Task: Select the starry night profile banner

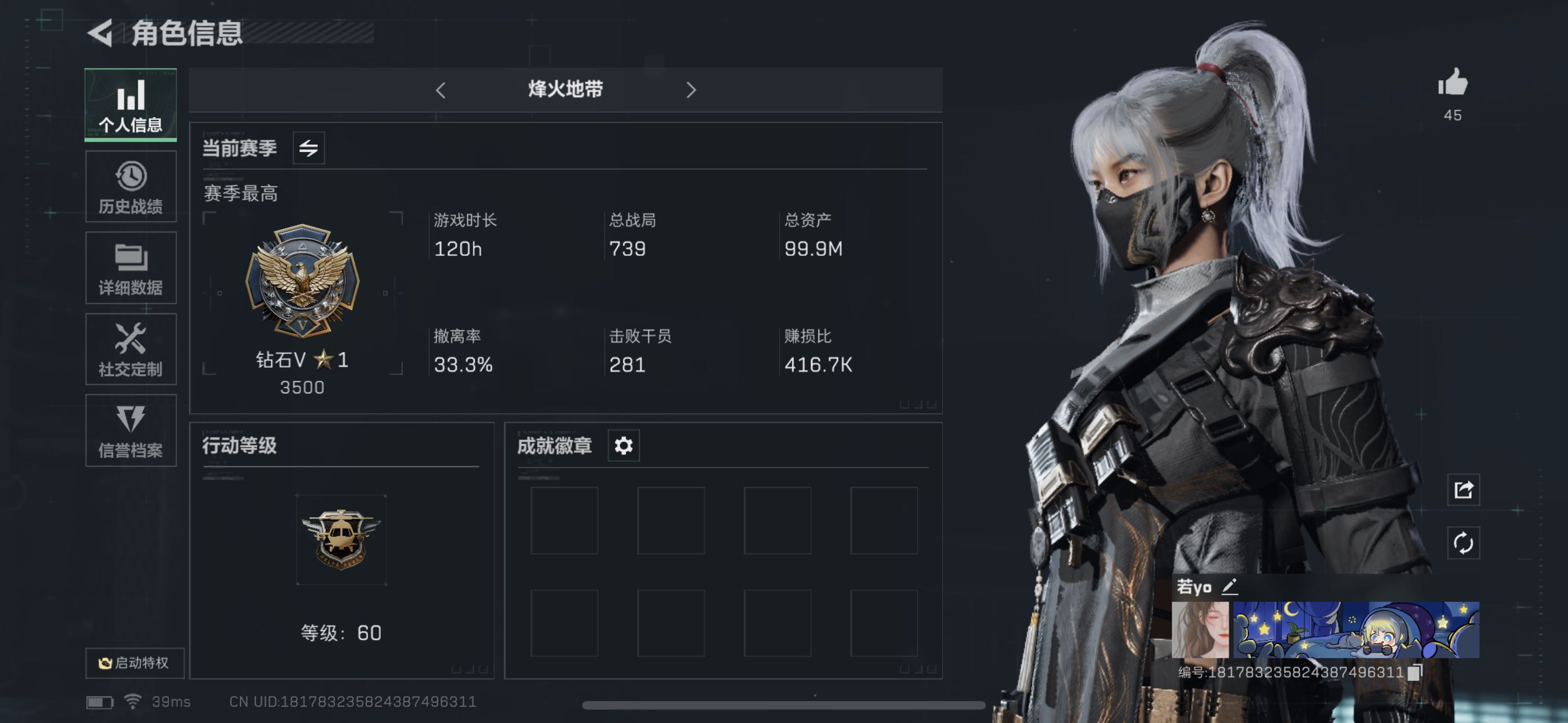Action: [1356, 630]
